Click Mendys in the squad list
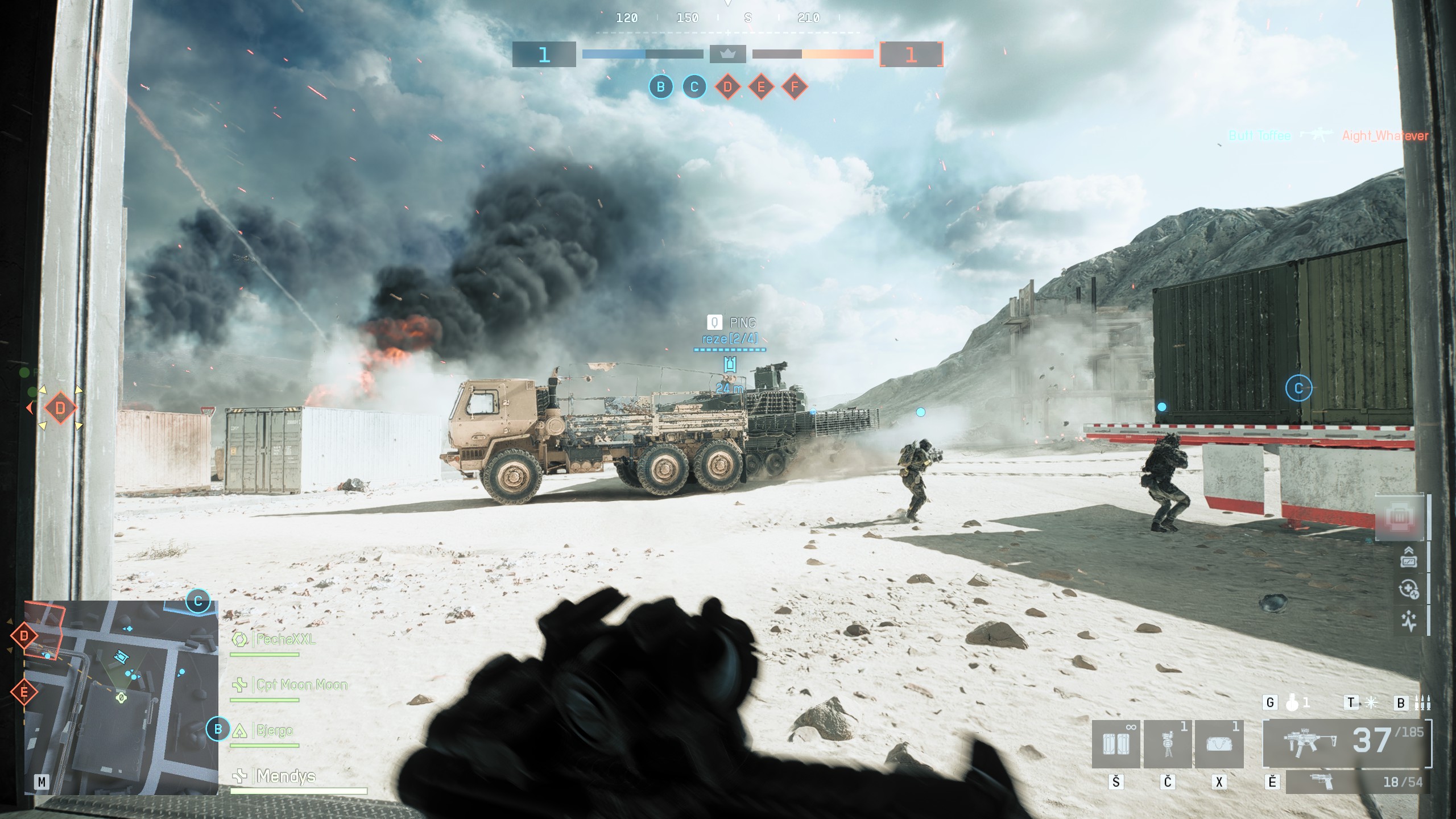Screen dimensions: 1456x819 (x=286, y=776)
